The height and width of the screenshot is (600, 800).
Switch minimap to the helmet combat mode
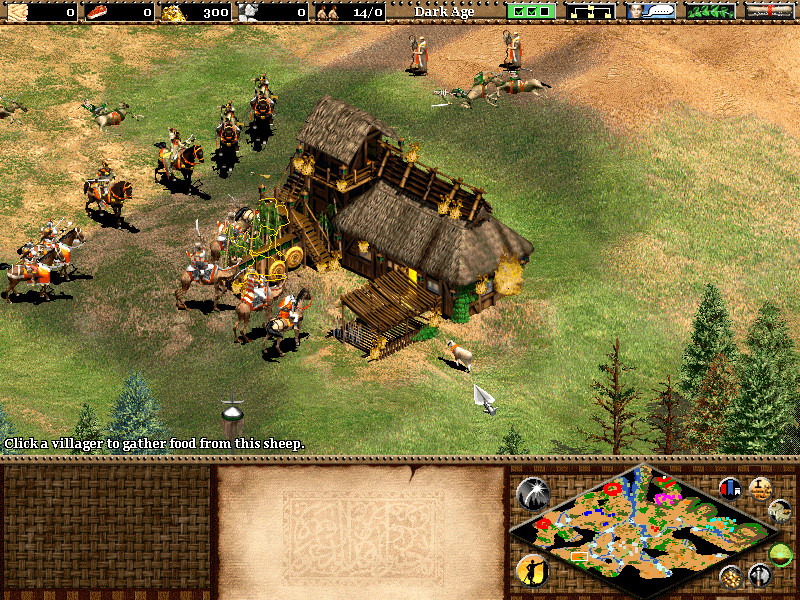pos(759,575)
